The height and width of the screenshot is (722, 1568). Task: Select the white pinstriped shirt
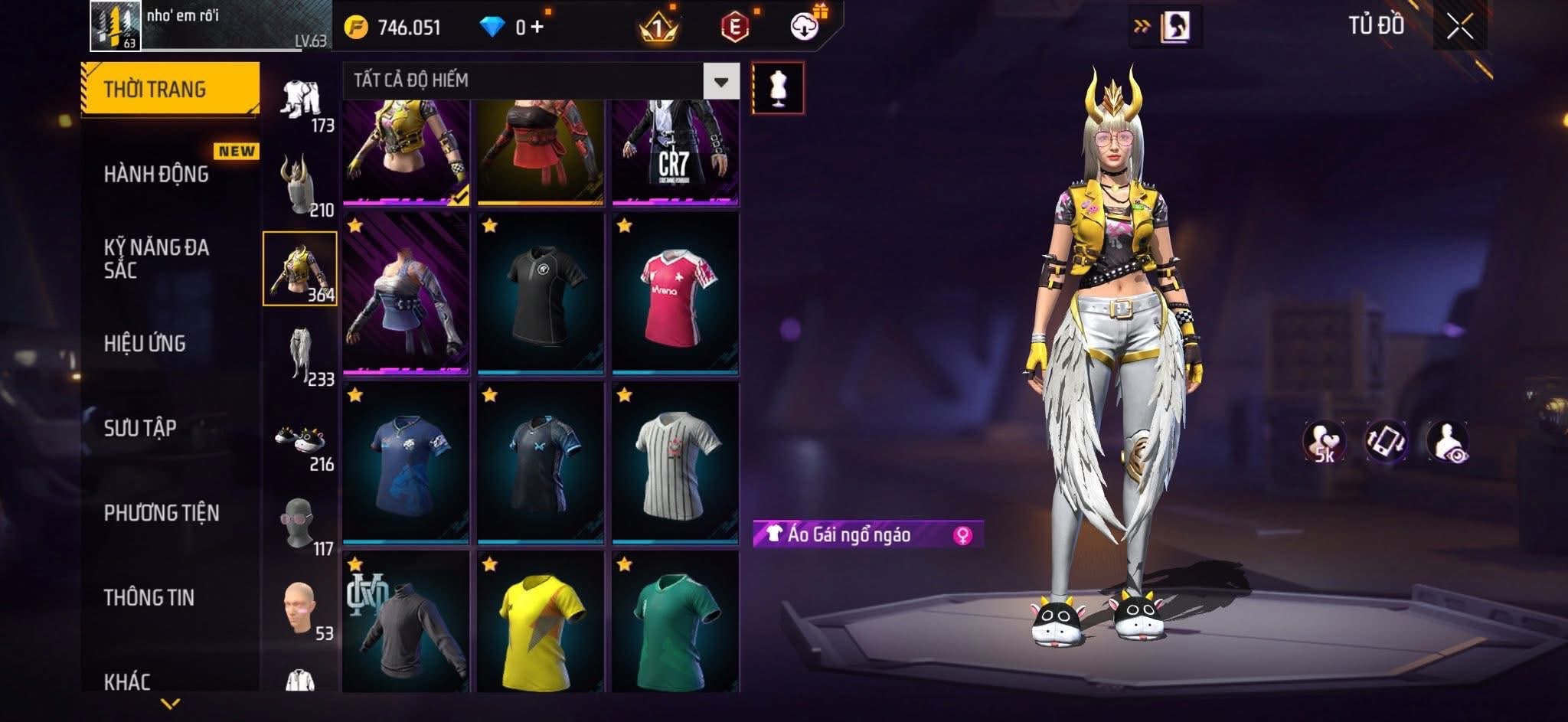click(675, 463)
